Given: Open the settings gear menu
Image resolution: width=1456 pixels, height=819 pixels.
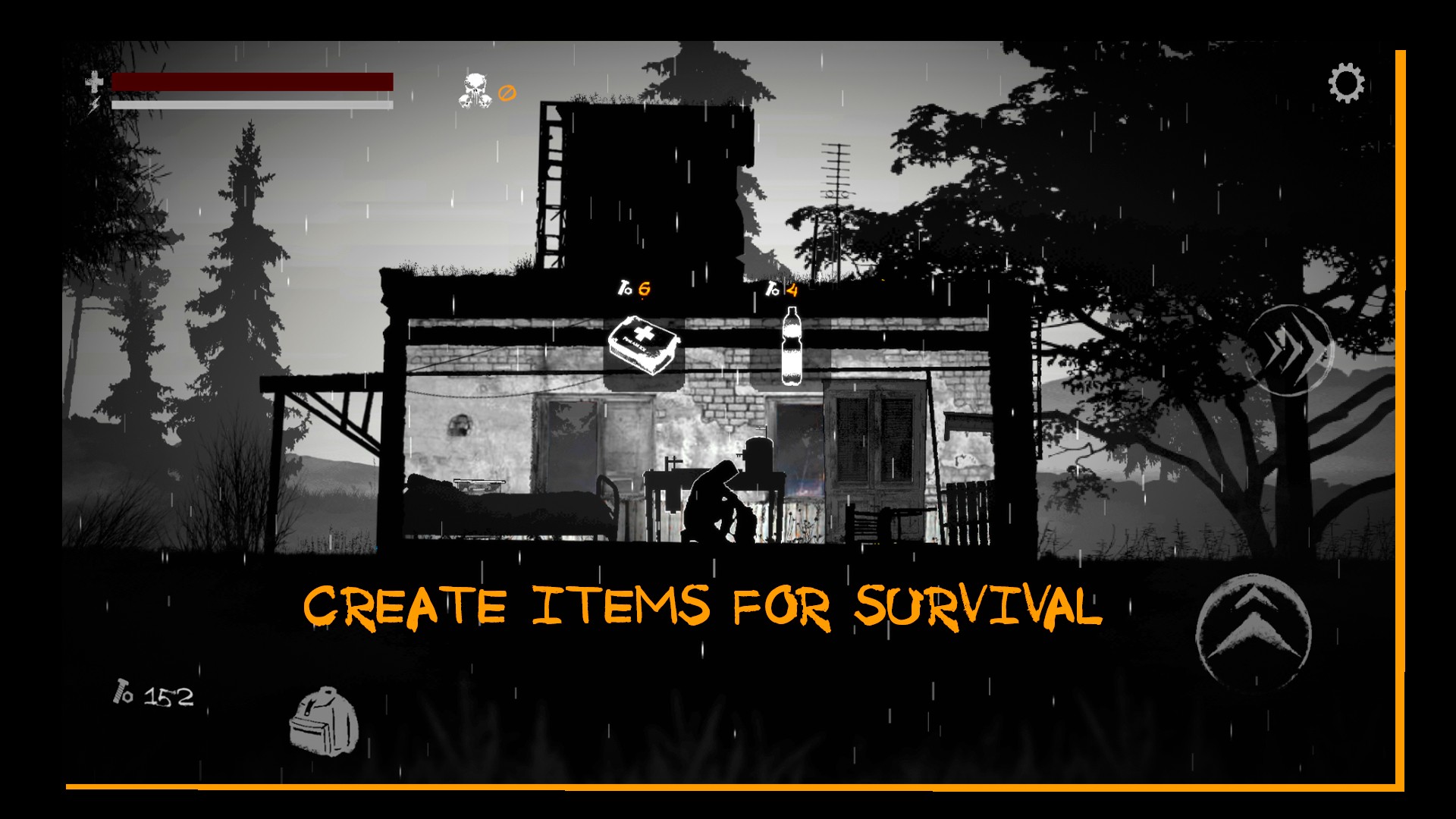Looking at the screenshot, I should (1346, 83).
